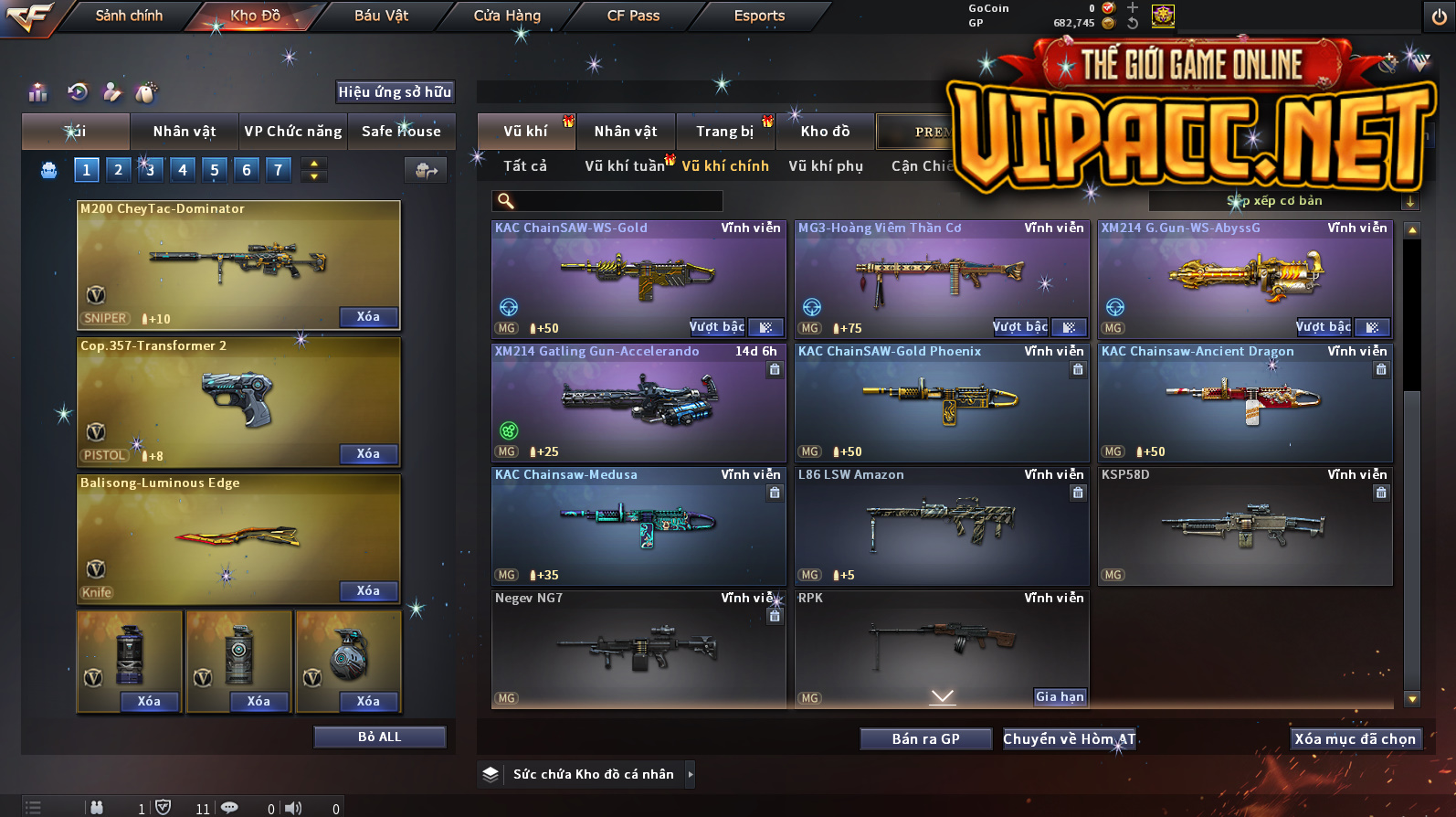Choose the KAC Chainsaw-Medusa weapon card
Image resolution: width=1456 pixels, height=817 pixels.
(638, 525)
